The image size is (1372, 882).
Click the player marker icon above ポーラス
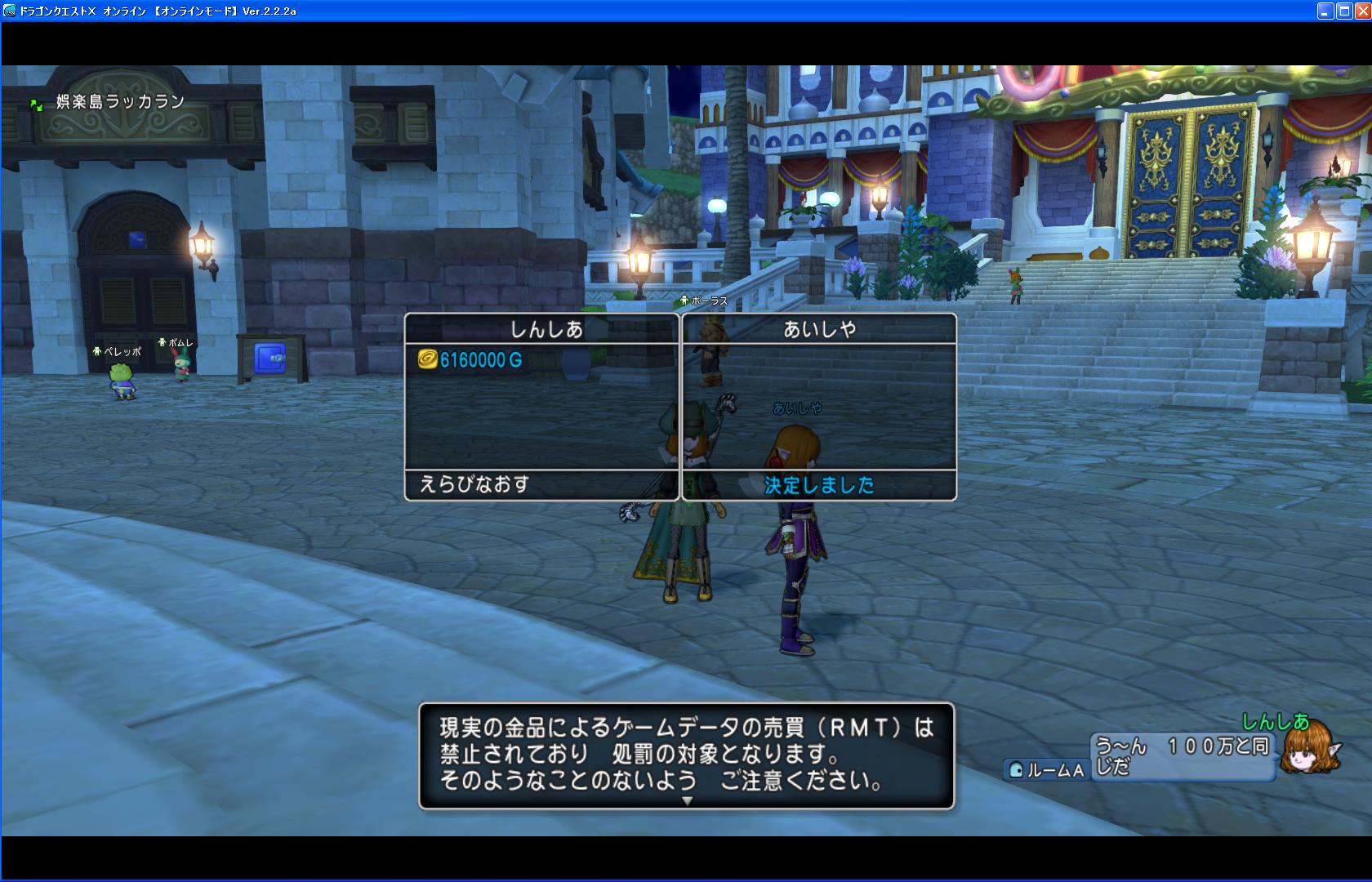(683, 301)
